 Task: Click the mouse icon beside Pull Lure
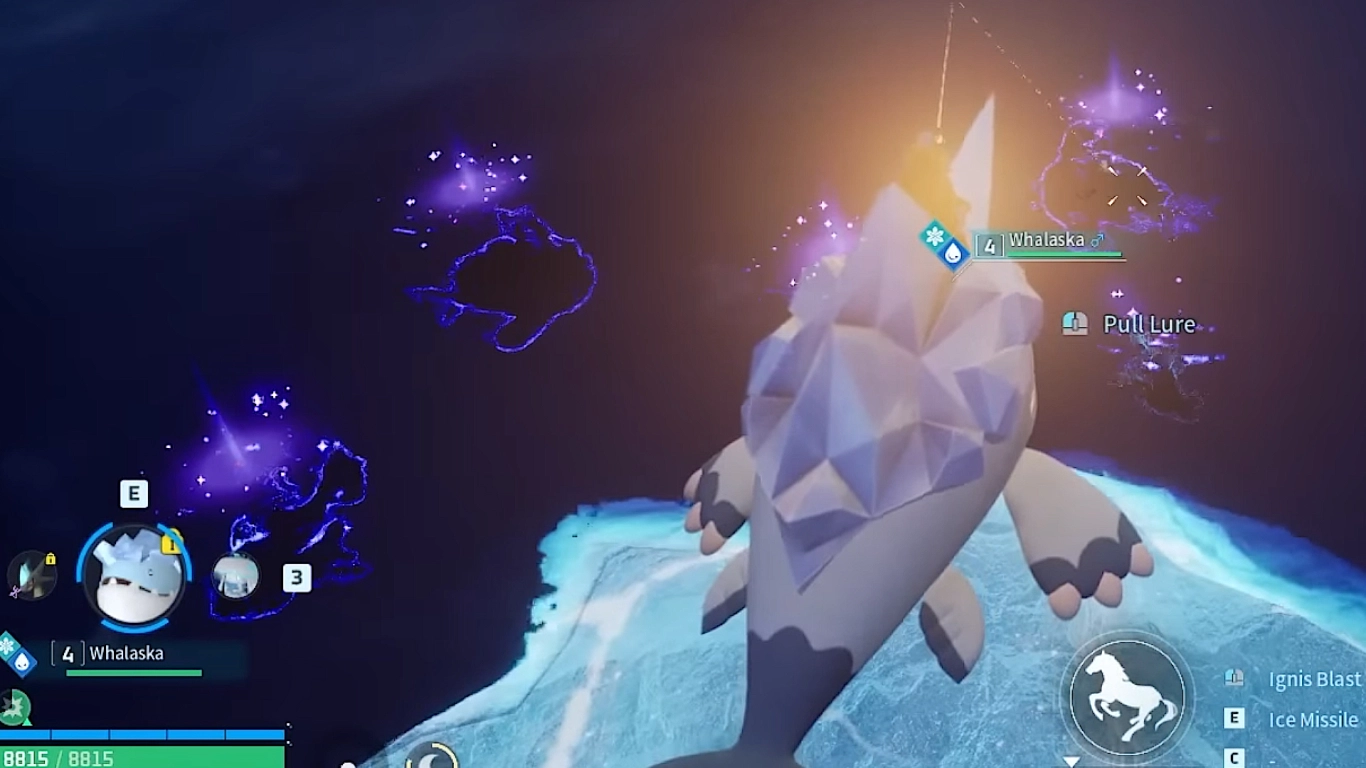(x=1073, y=324)
